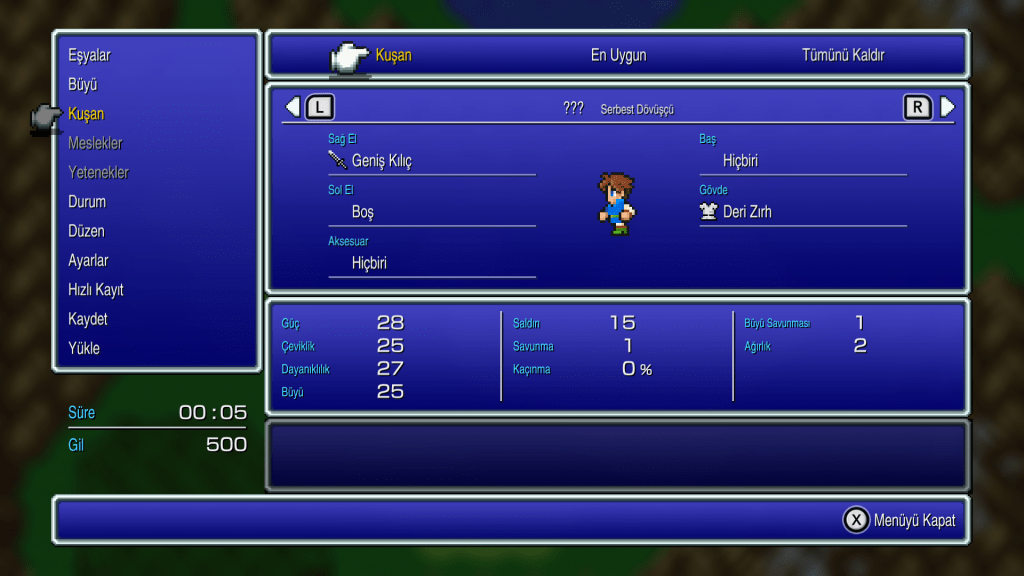
Task: Select the Geniş Kılıç right hand slot
Action: coord(381,161)
